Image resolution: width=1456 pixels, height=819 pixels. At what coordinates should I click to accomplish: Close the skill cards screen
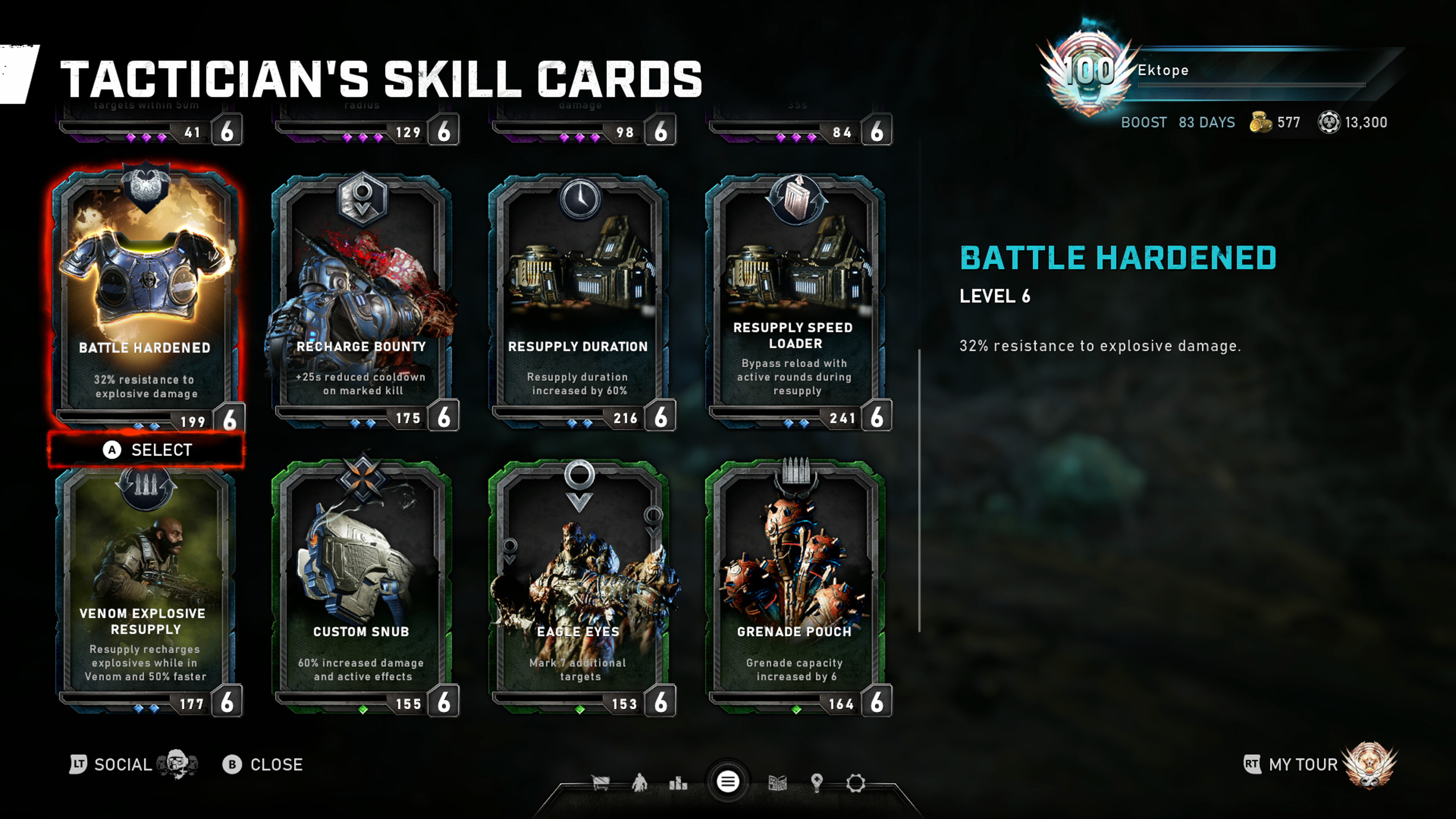pyautogui.click(x=263, y=765)
